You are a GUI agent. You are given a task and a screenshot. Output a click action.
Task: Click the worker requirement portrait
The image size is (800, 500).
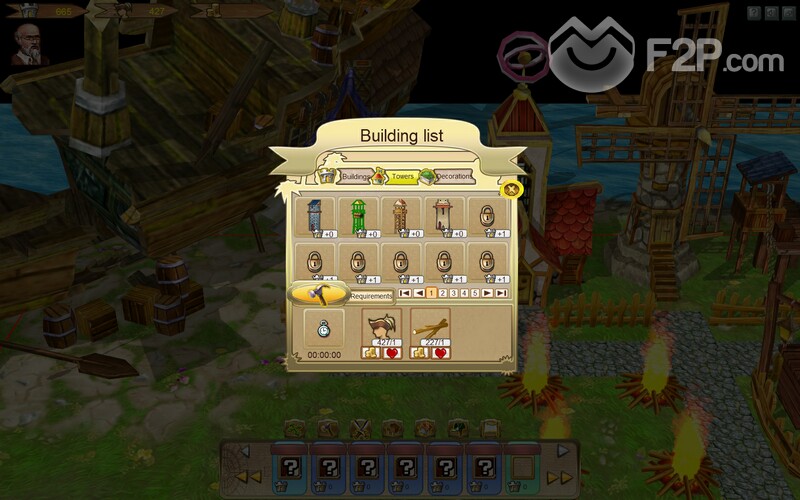381,326
